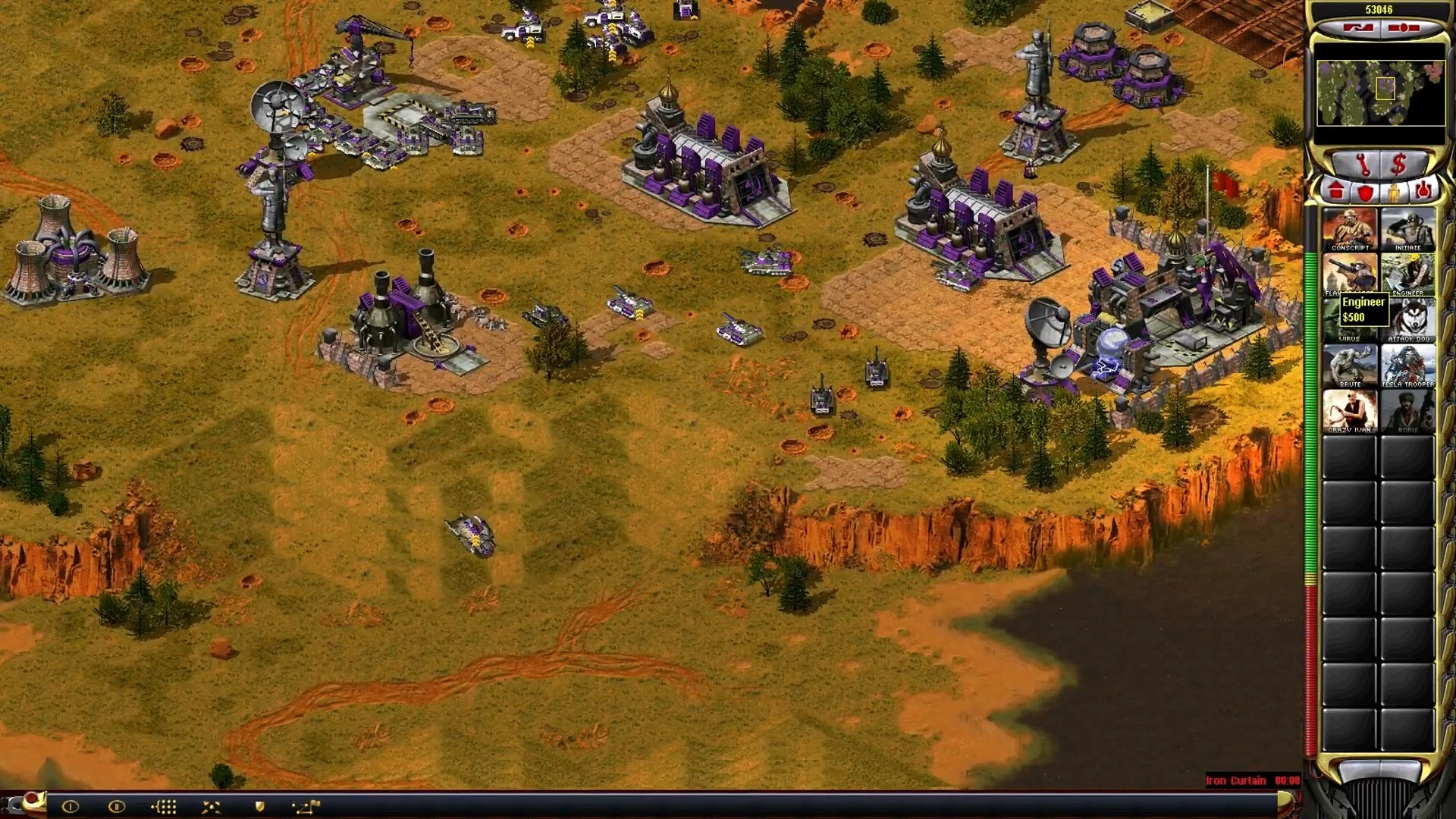Select control group two on command bar
The height and width of the screenshot is (819, 1456).
pyautogui.click(x=116, y=806)
